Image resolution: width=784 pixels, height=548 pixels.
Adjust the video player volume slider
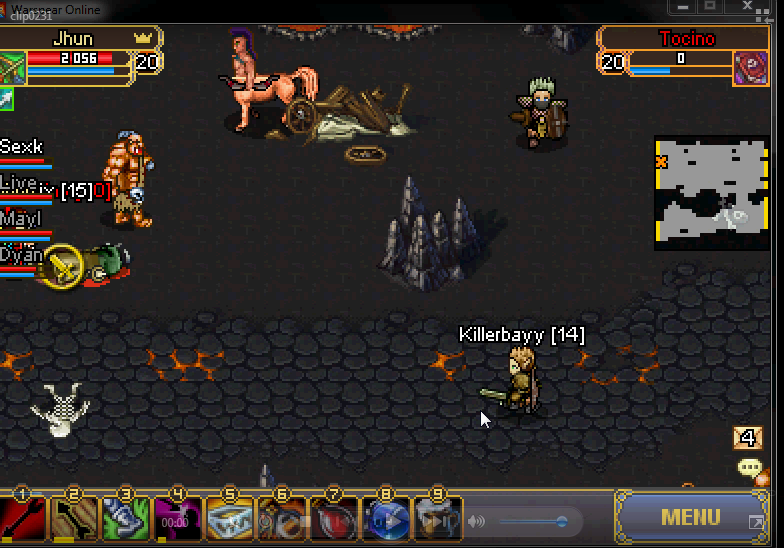click(x=535, y=521)
